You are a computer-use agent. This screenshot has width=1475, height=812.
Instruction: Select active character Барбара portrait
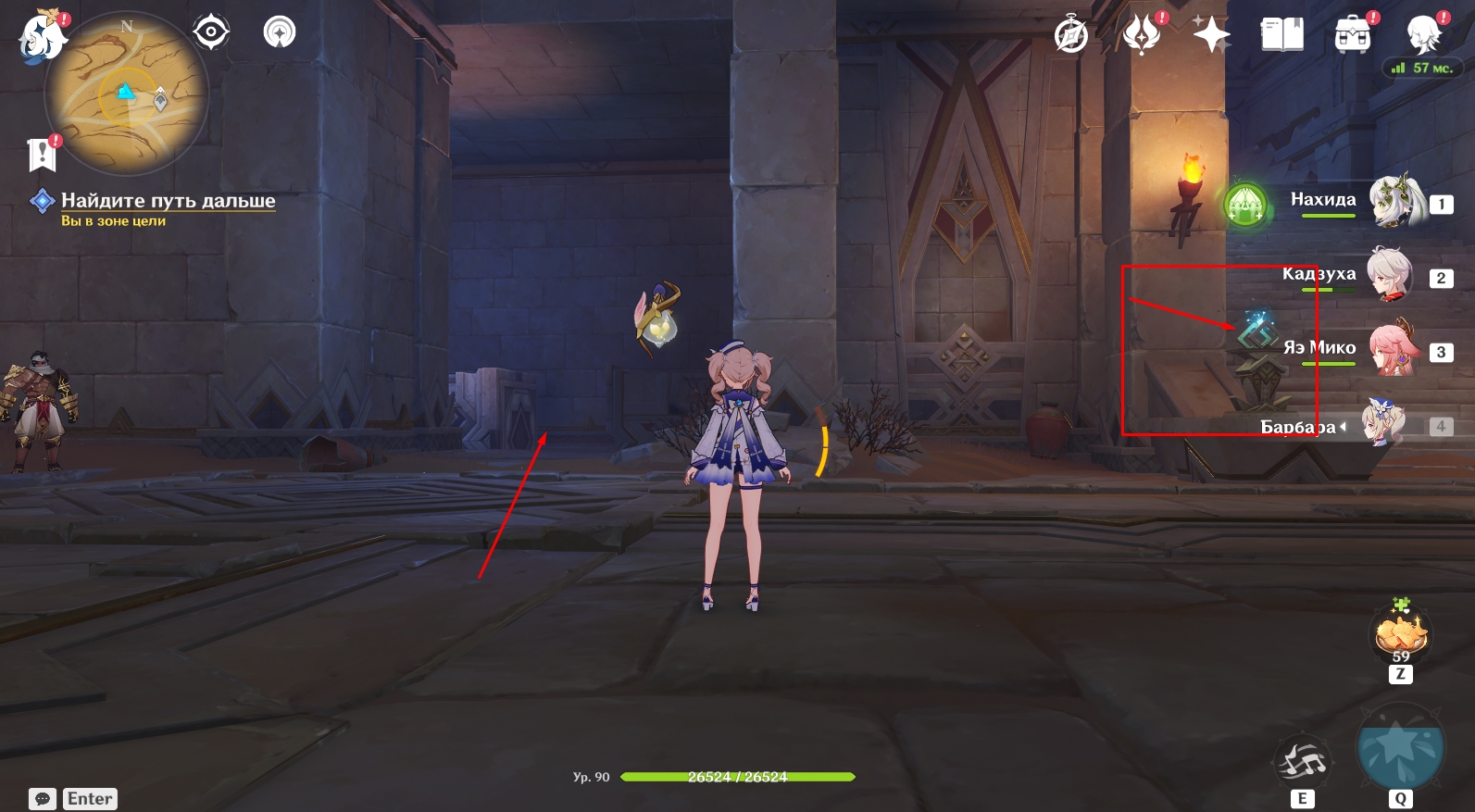(x=1383, y=424)
